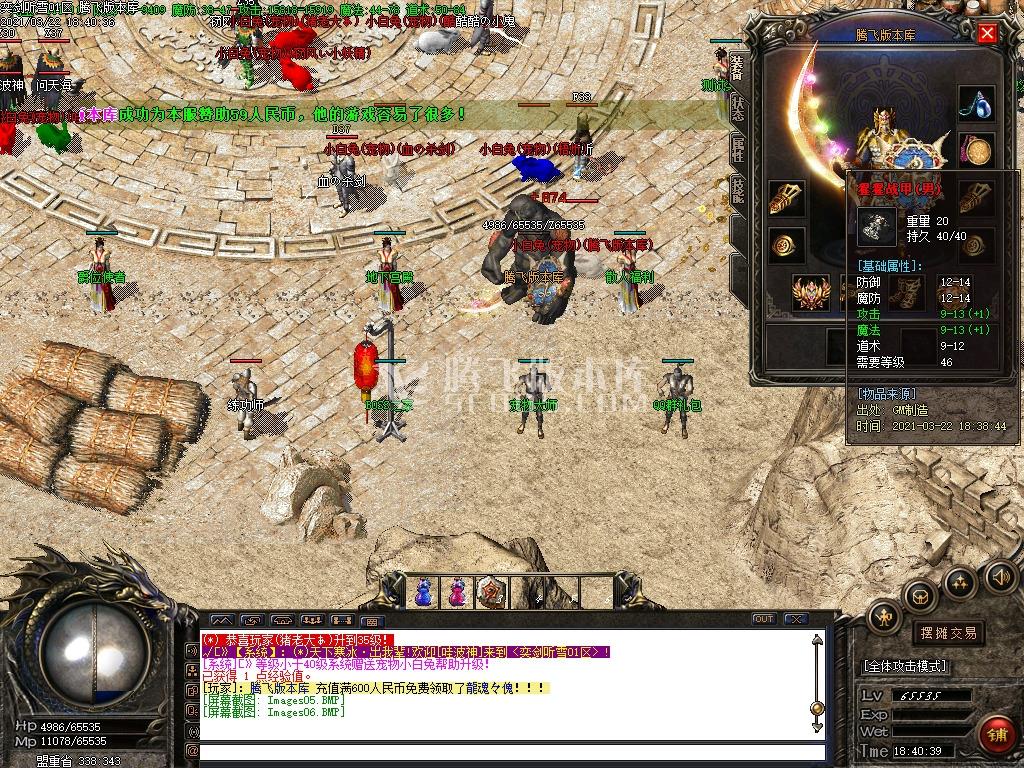Use the blue potion in the hotbar
This screenshot has height=768, width=1024.
424,592
